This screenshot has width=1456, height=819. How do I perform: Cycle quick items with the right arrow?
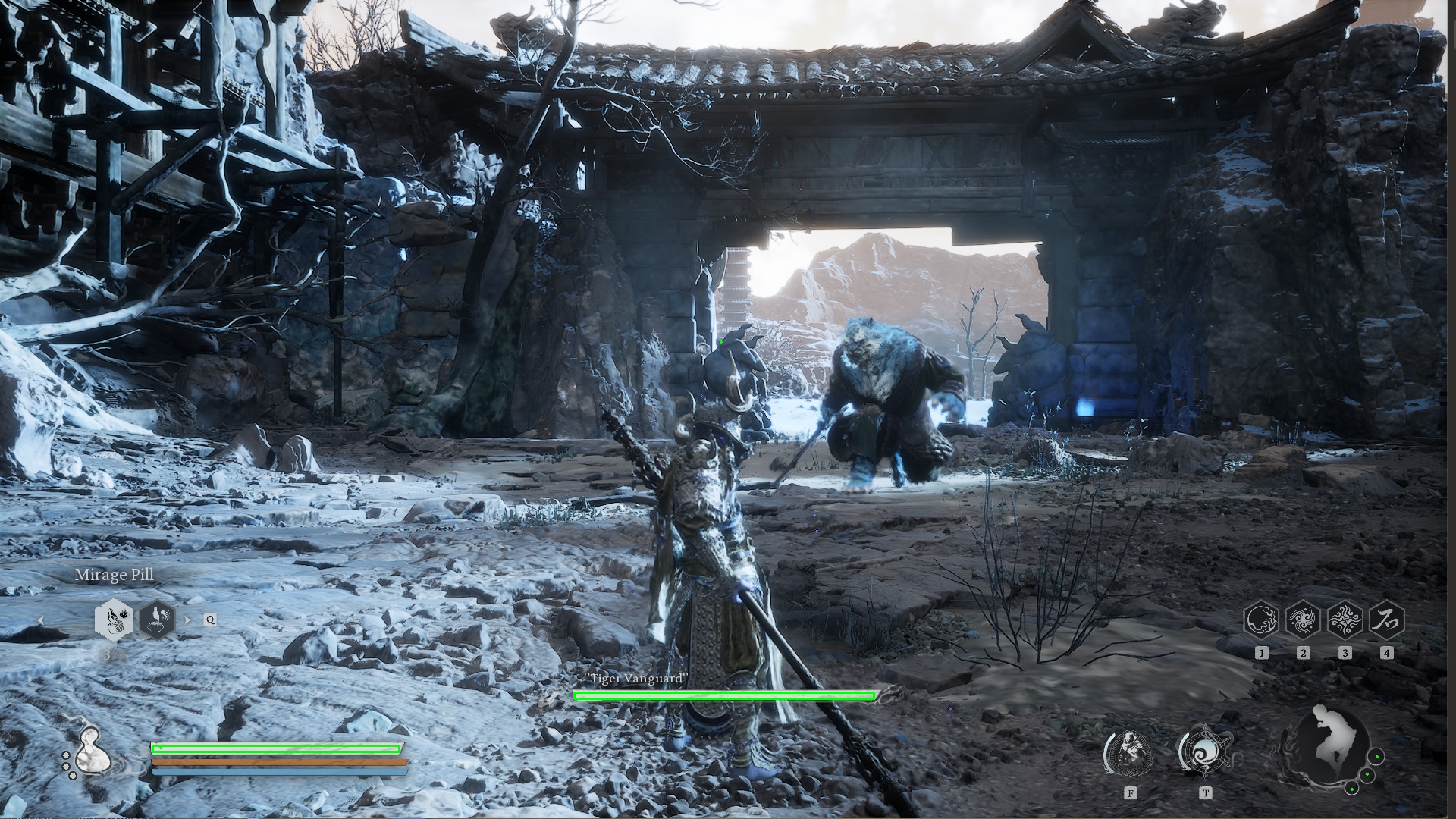click(x=189, y=620)
